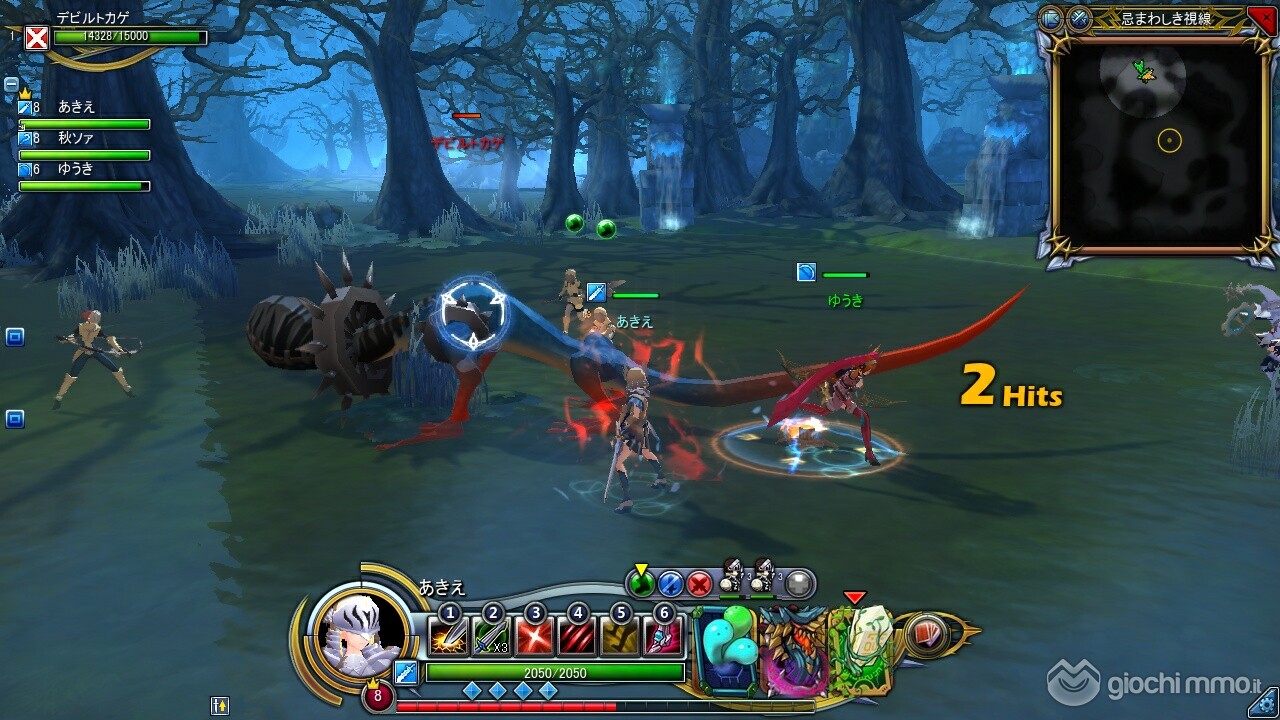Collapse the party list with minus button

[x=11, y=85]
